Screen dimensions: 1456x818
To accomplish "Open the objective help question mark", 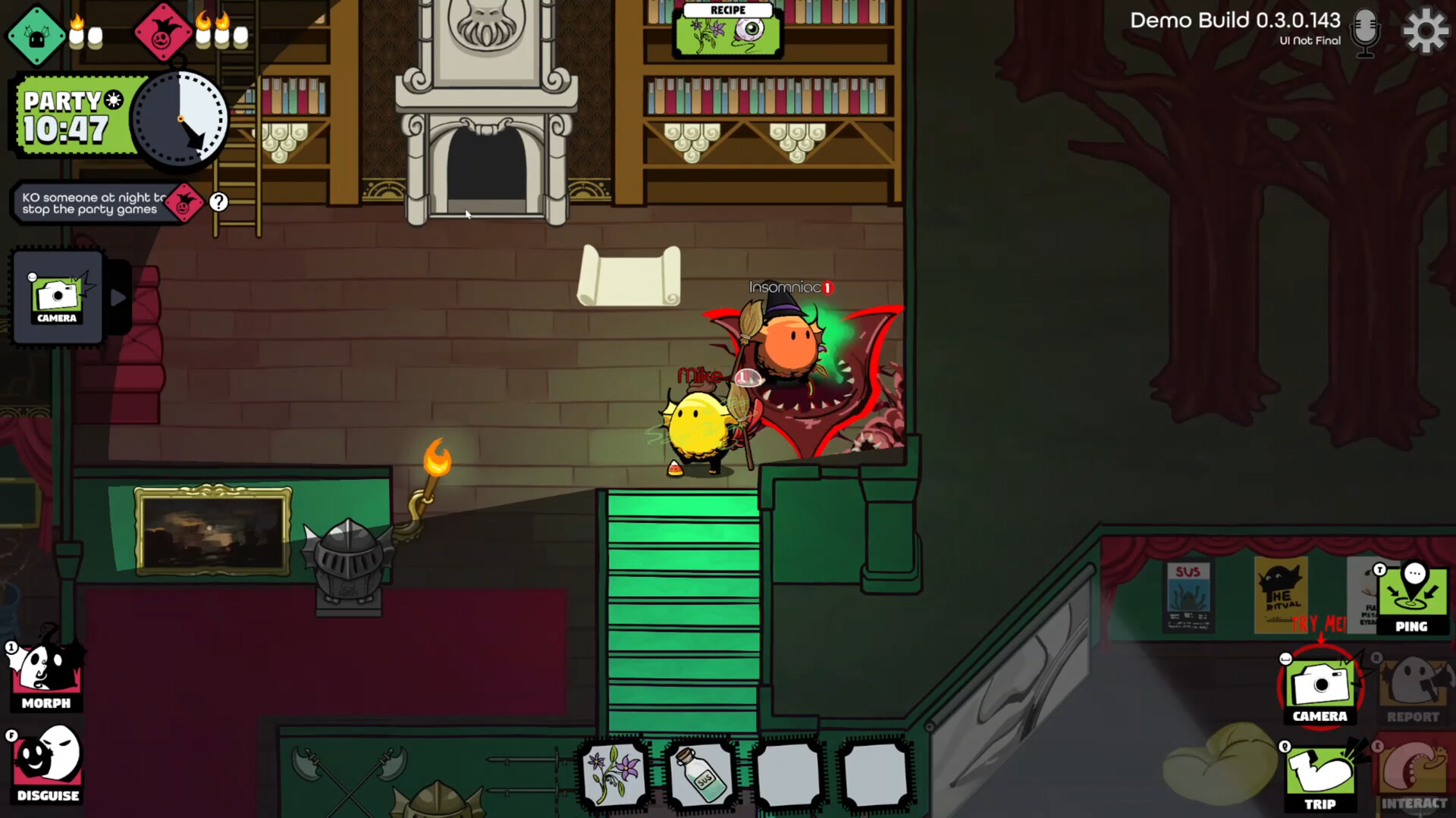I will point(219,201).
